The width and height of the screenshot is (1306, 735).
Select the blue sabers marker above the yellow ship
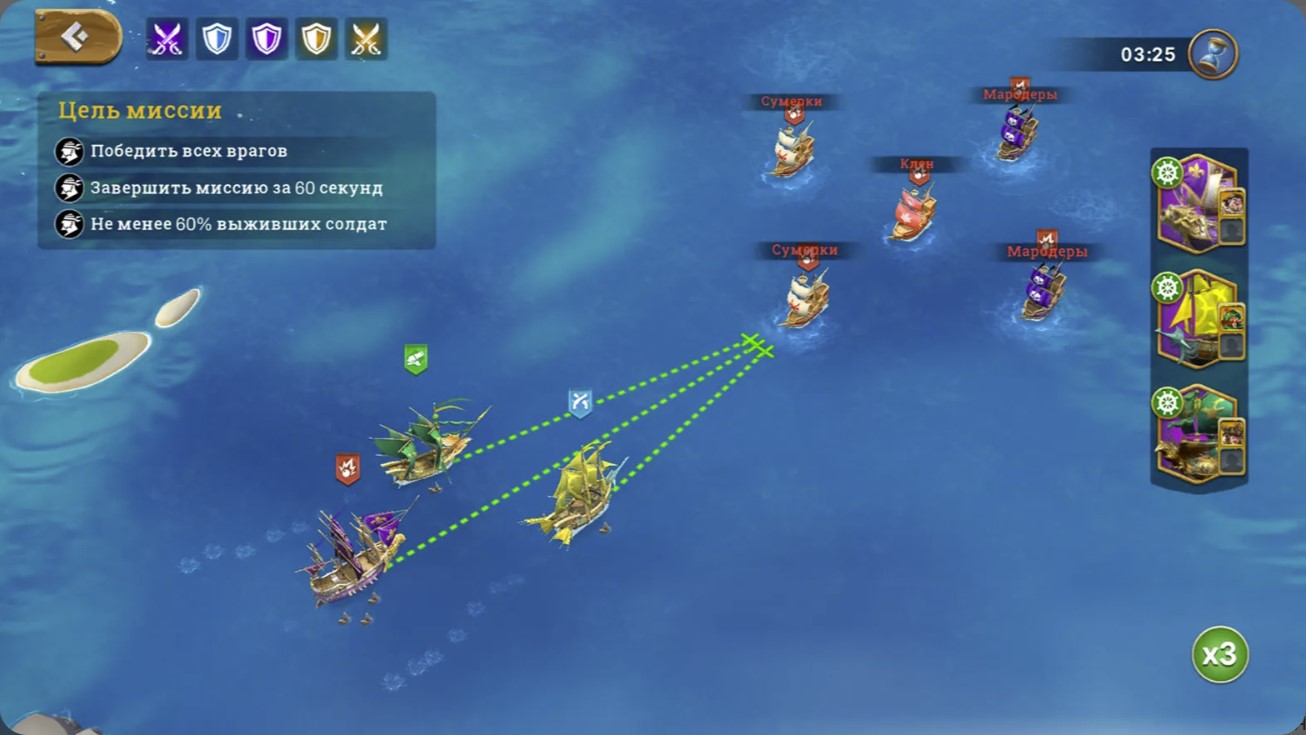coord(580,402)
